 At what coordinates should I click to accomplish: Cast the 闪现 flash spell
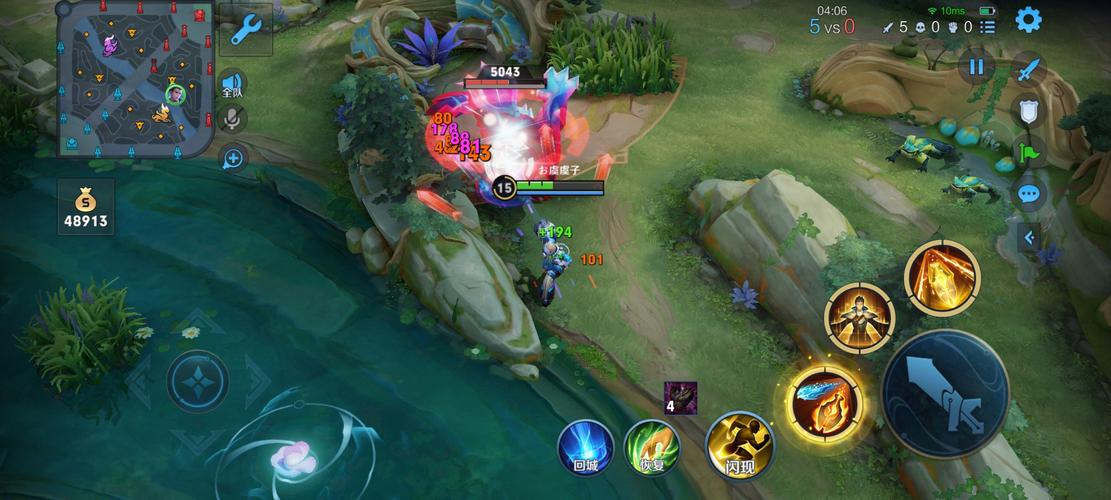tap(740, 444)
